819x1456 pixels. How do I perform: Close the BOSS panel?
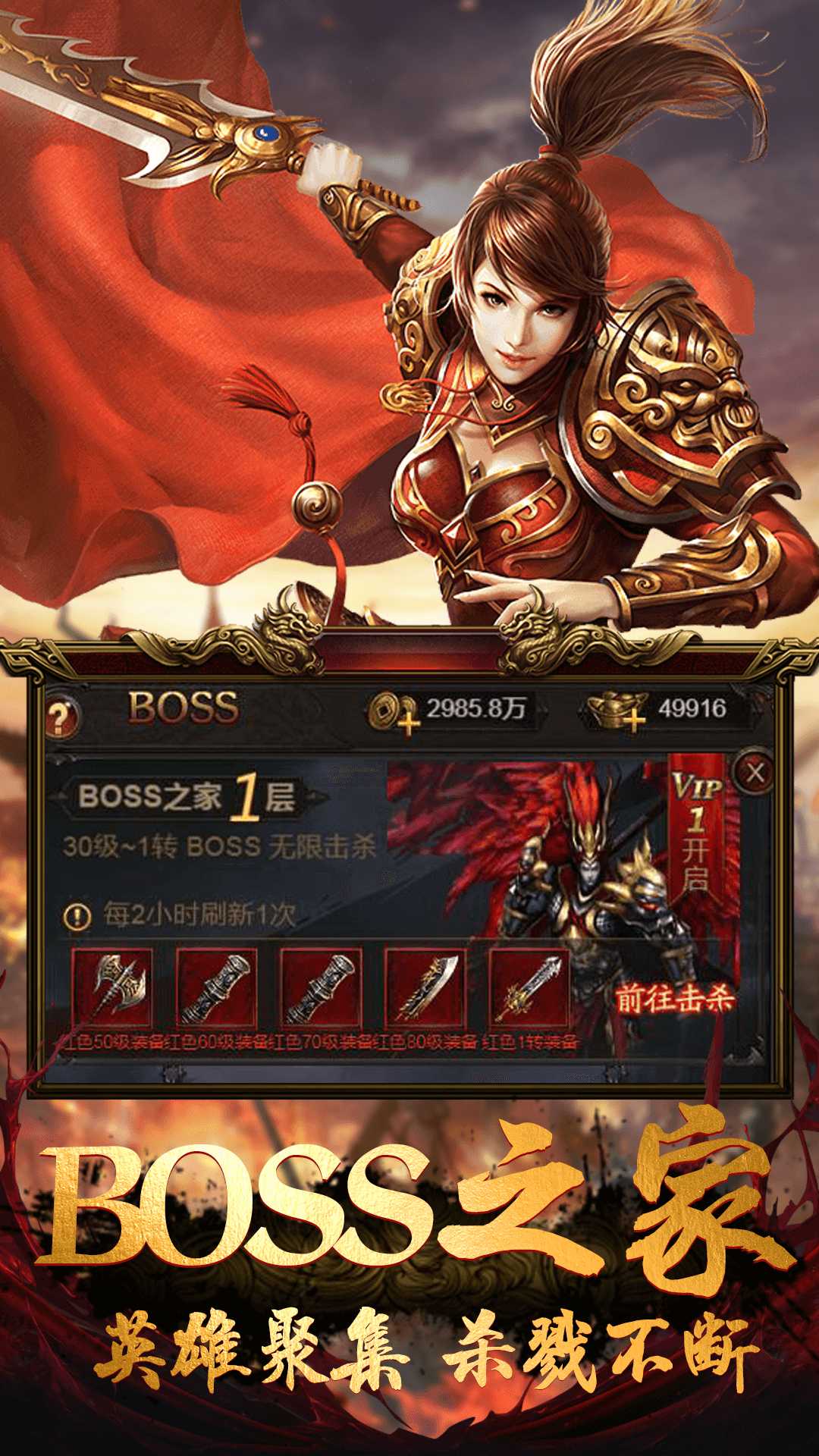point(755,773)
